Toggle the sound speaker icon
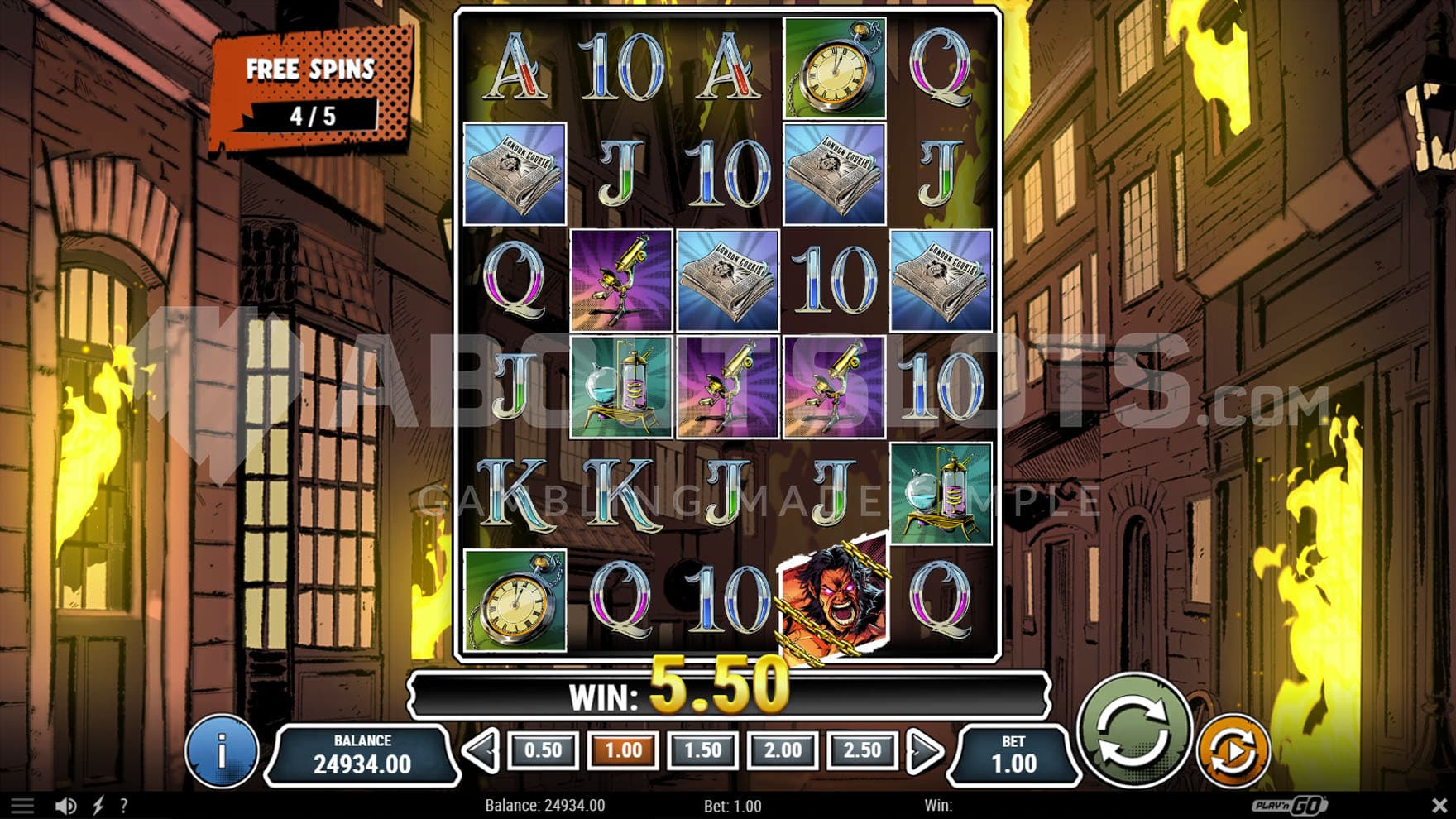Viewport: 1456px width, 819px height. pos(65,806)
